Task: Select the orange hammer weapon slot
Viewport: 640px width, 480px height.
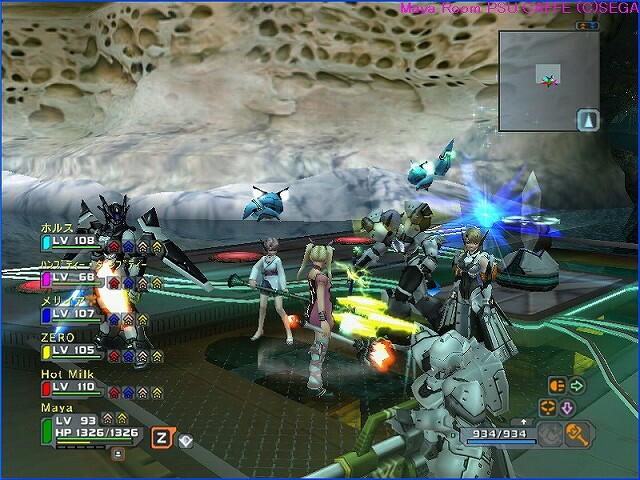Action: coord(576,432)
